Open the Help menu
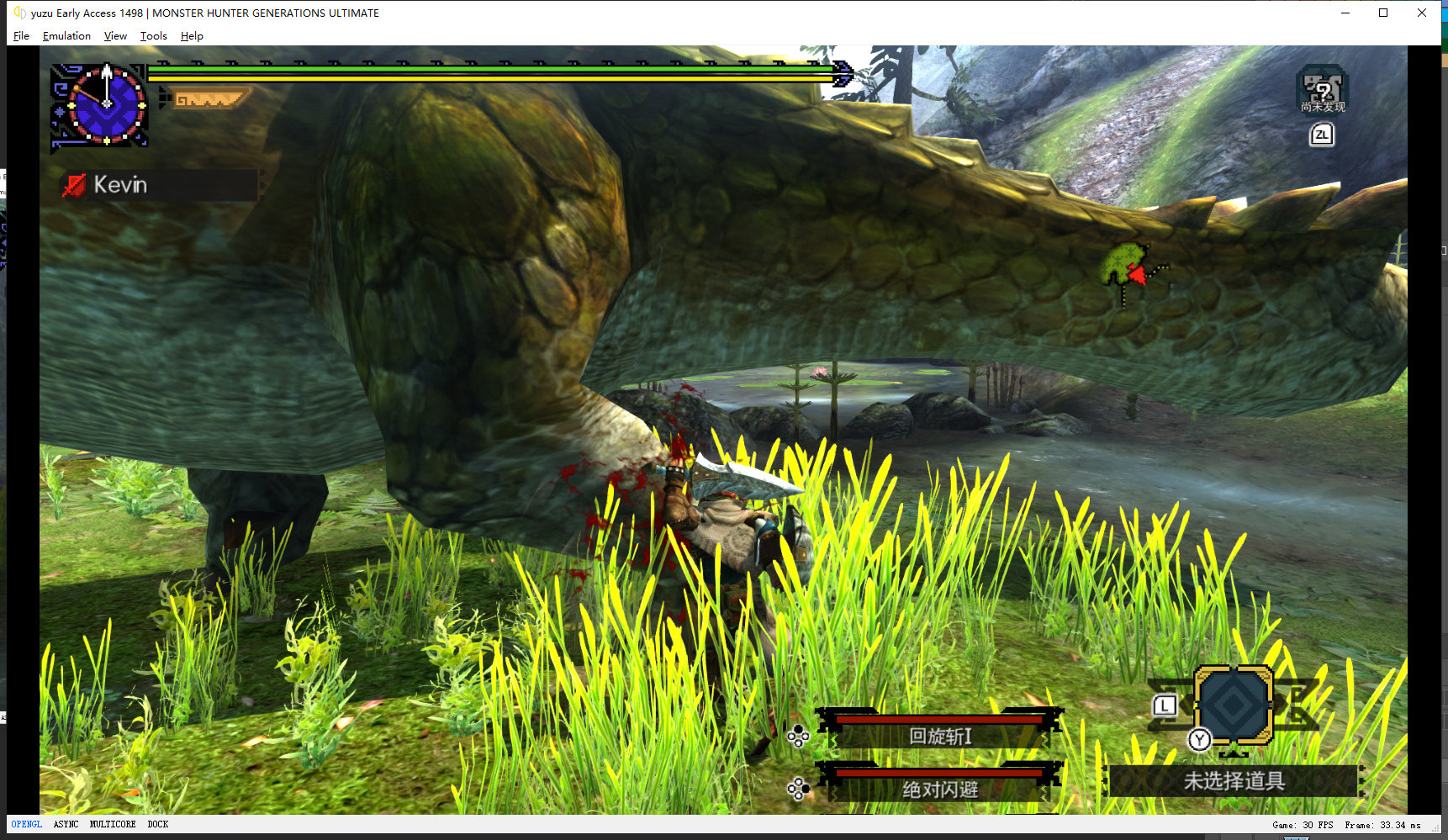1448x840 pixels. [192, 36]
